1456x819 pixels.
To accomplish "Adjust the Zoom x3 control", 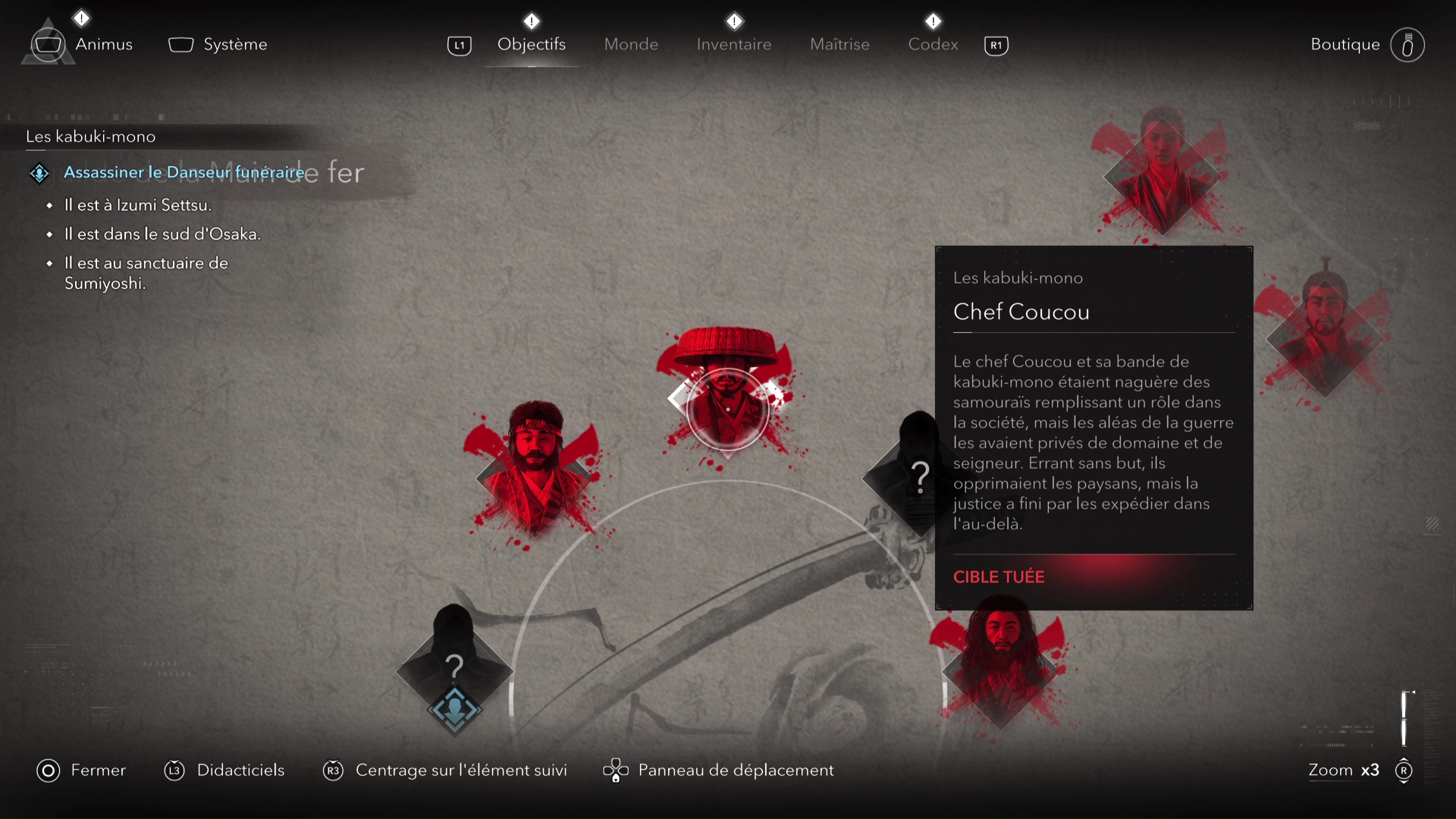I will click(x=1344, y=770).
